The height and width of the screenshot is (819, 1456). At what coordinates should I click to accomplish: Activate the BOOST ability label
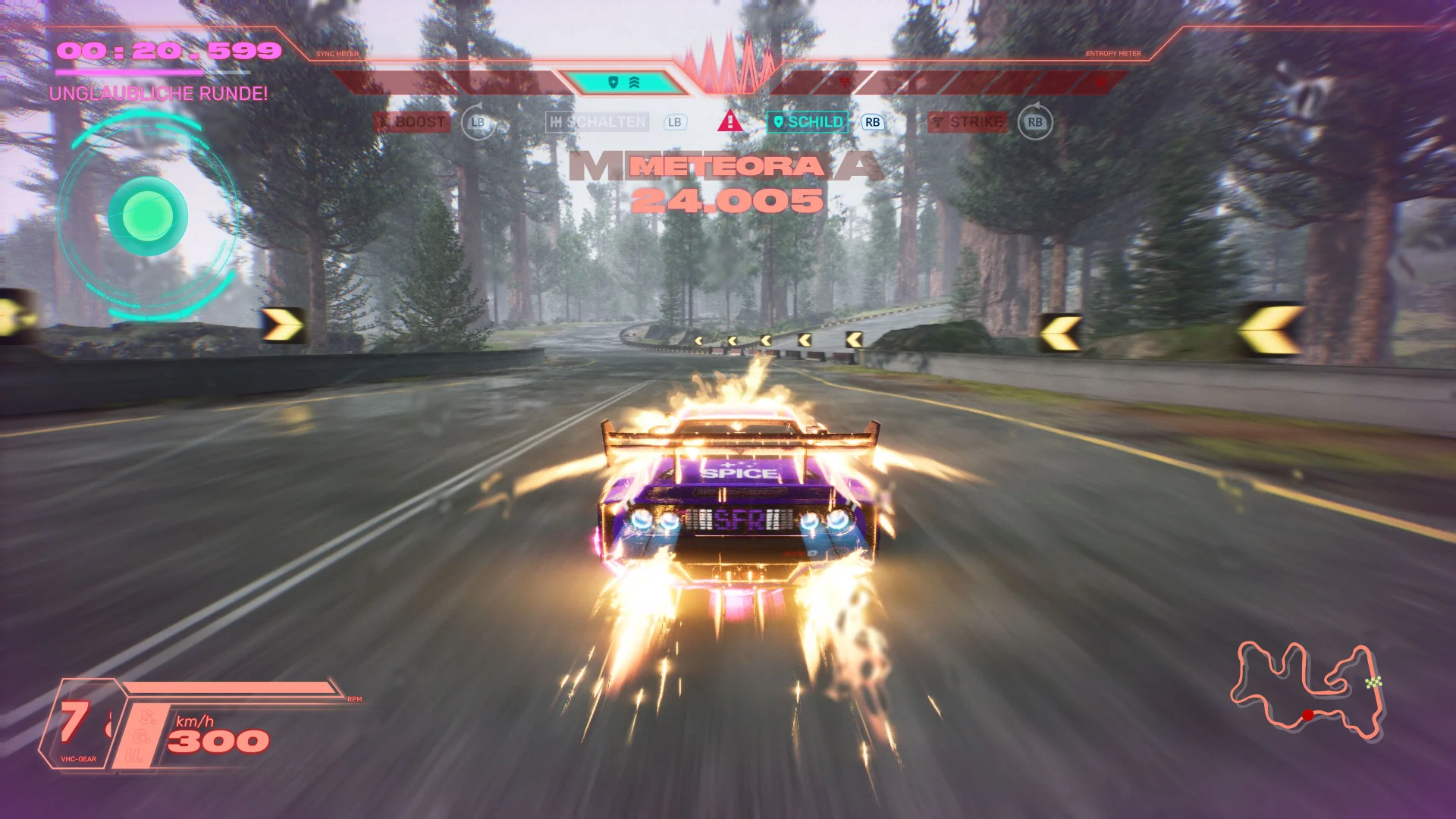click(x=413, y=122)
